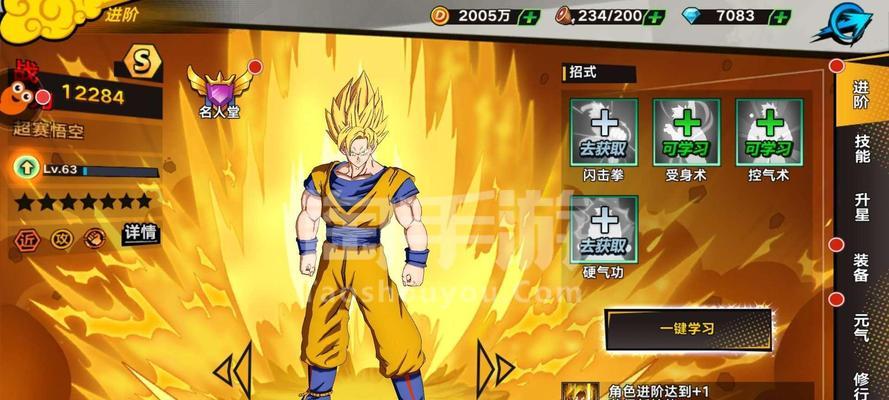Add more gold coins with plus button
This screenshot has width=889, height=400.
pos(529,16)
